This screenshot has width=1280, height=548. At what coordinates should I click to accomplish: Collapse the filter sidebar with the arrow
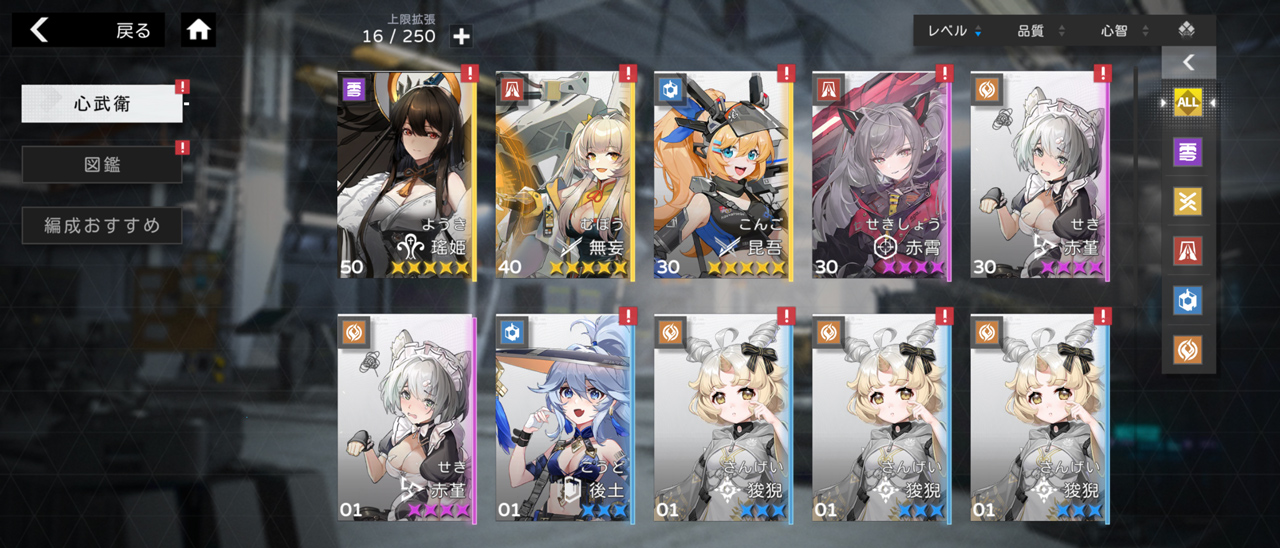pyautogui.click(x=1188, y=63)
